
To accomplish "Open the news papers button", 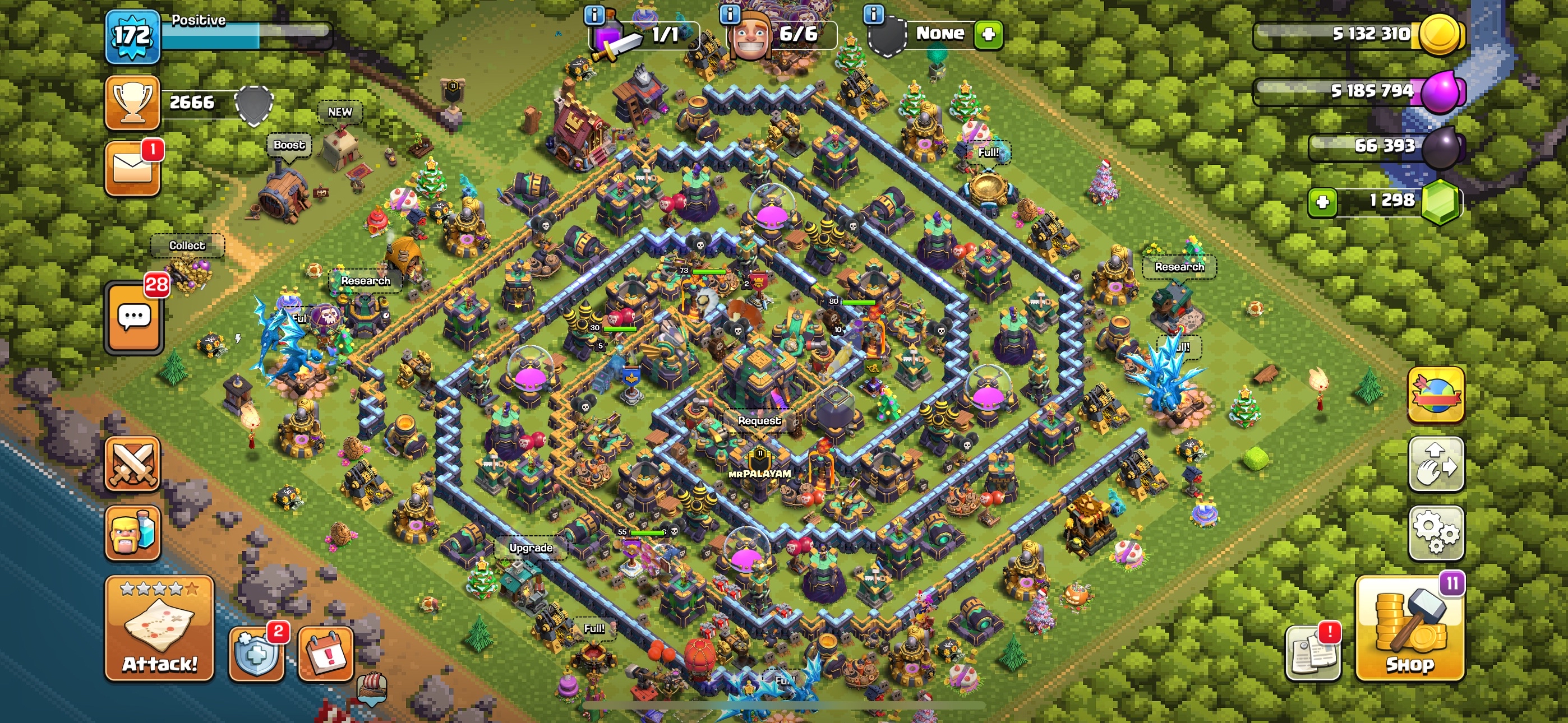I will 1312,654.
